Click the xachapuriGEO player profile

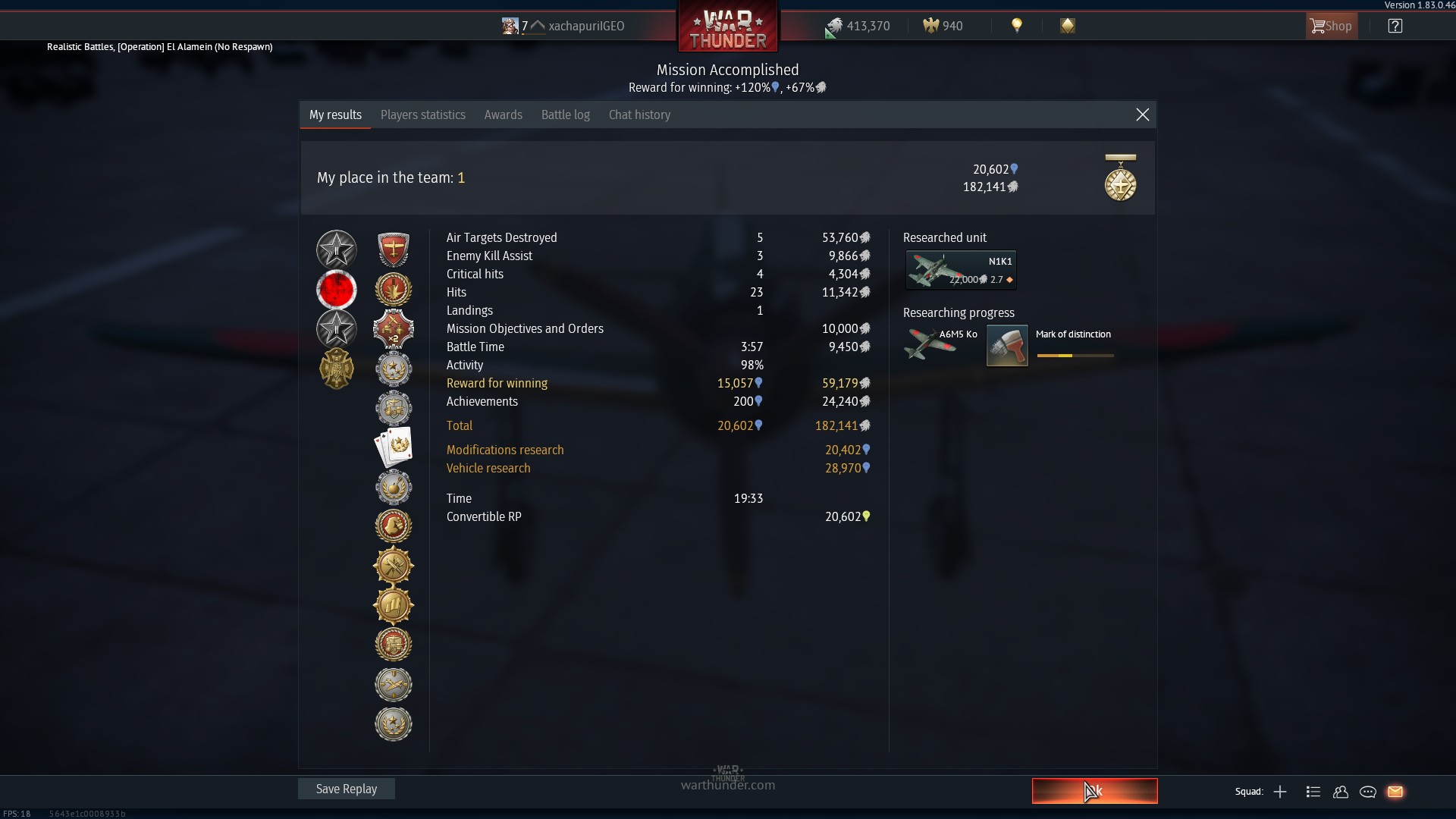(585, 26)
